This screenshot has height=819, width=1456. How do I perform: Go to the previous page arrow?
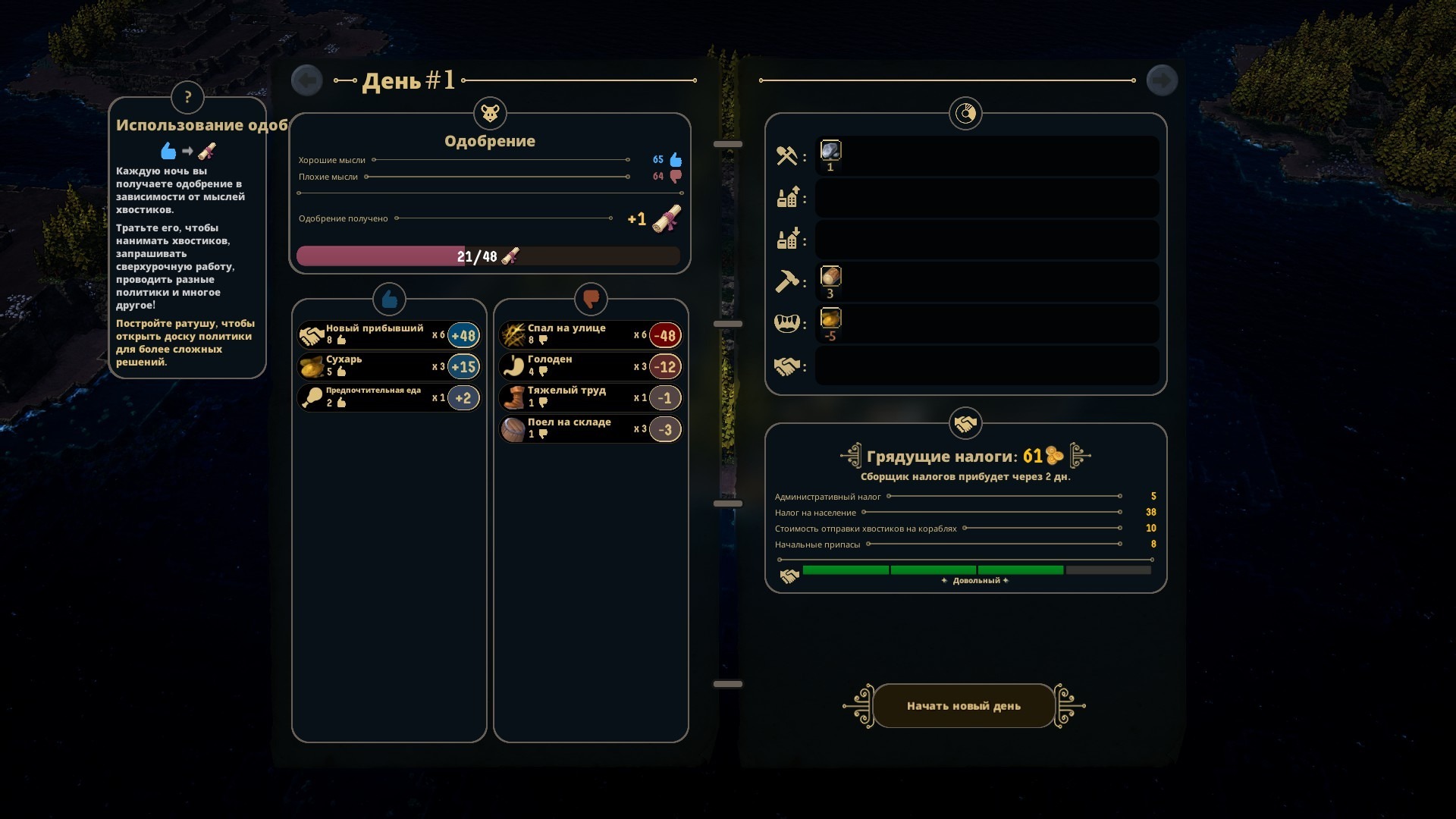point(307,80)
